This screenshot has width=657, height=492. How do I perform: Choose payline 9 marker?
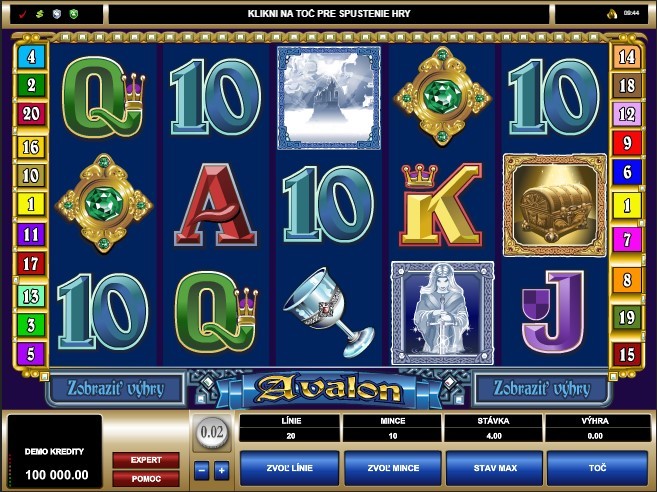(627, 143)
